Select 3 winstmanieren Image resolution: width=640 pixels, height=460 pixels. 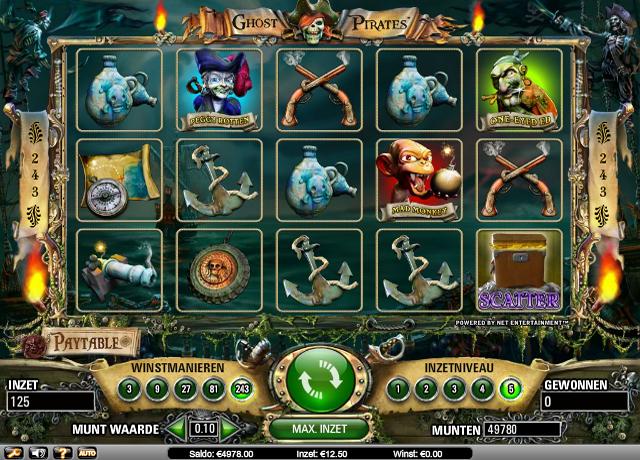[x=130, y=389]
